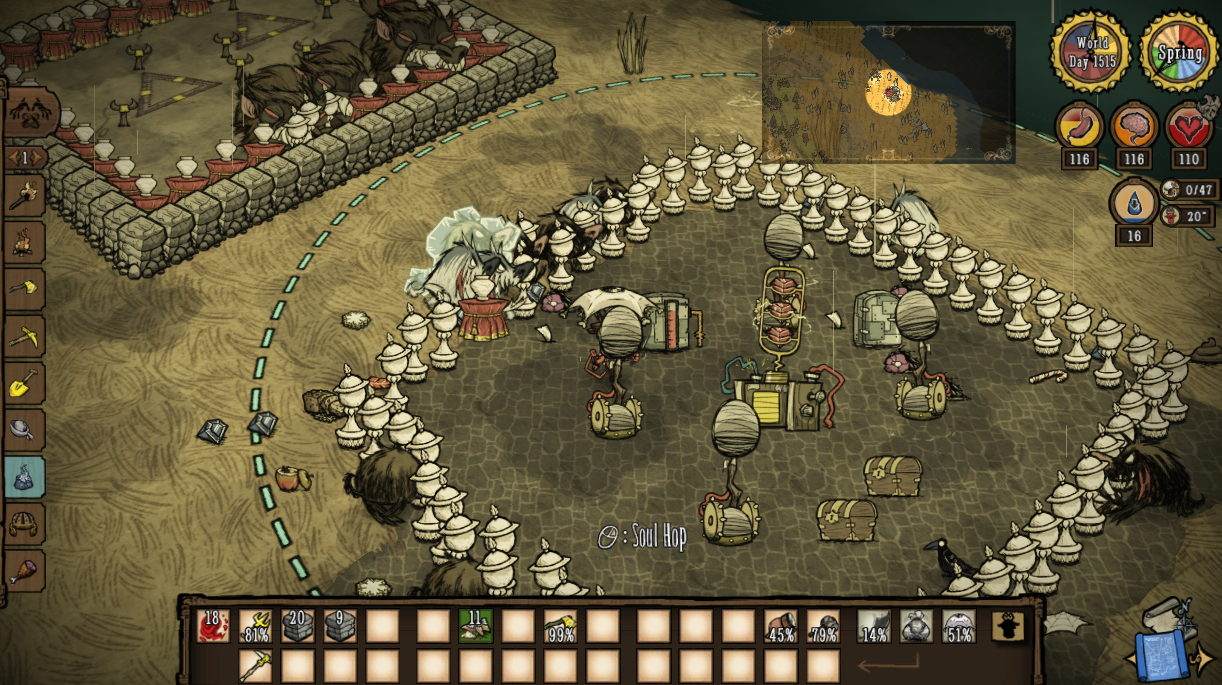Viewport: 1222px width, 685px height.
Task: Click the bug net crafting shortcut
Action: click(x=24, y=430)
